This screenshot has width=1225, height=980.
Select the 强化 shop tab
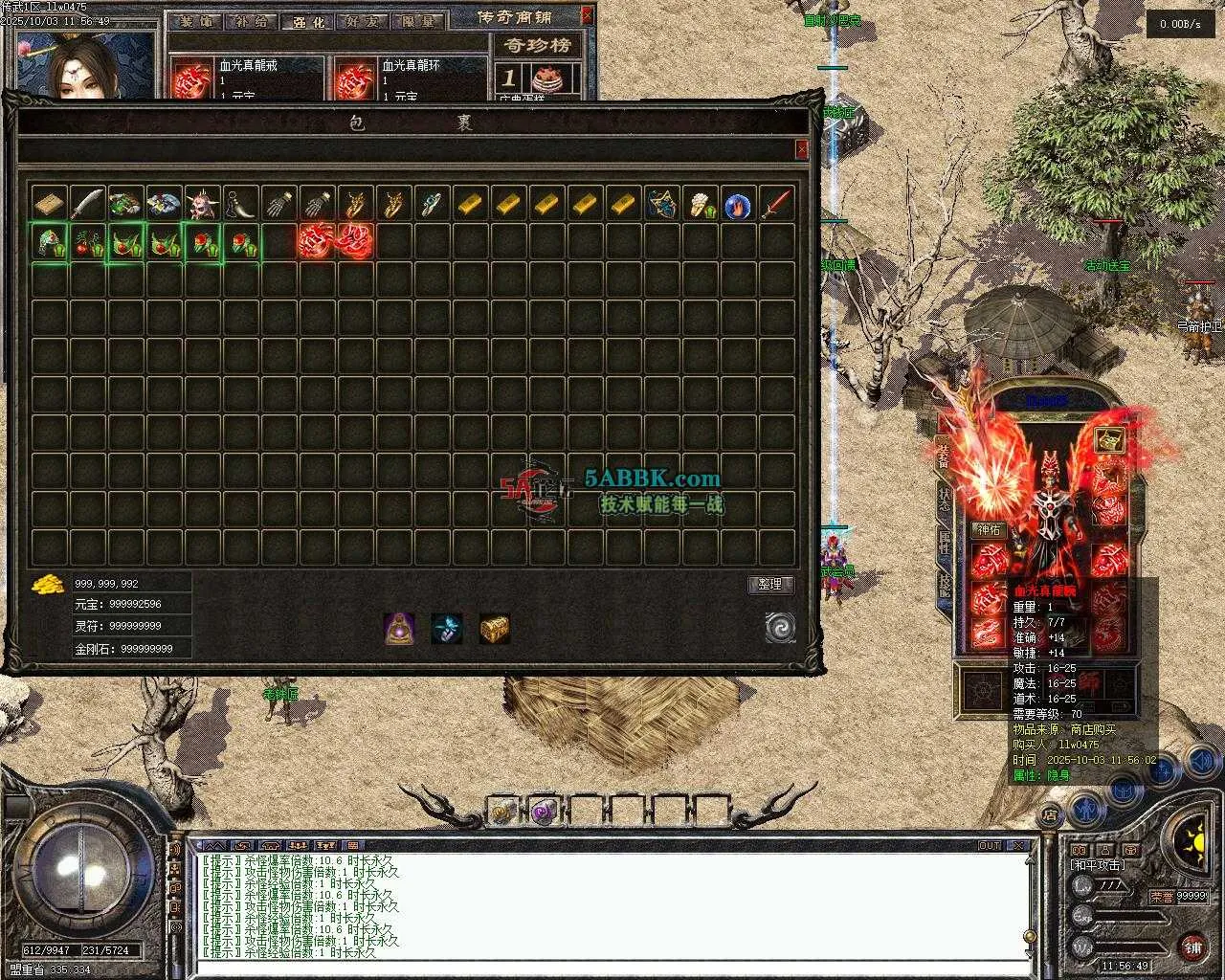tap(306, 21)
